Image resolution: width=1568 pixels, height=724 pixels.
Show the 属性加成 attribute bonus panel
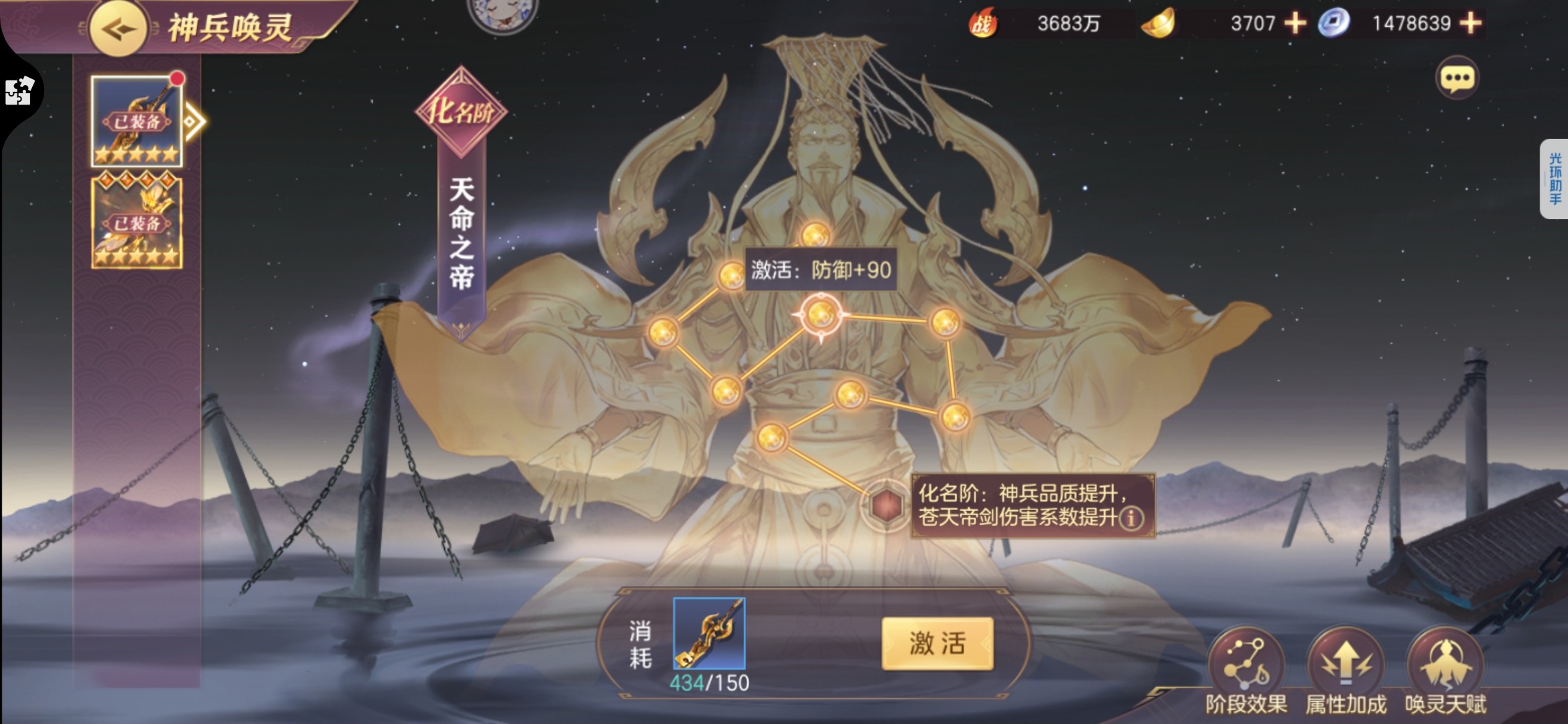pos(1346,665)
